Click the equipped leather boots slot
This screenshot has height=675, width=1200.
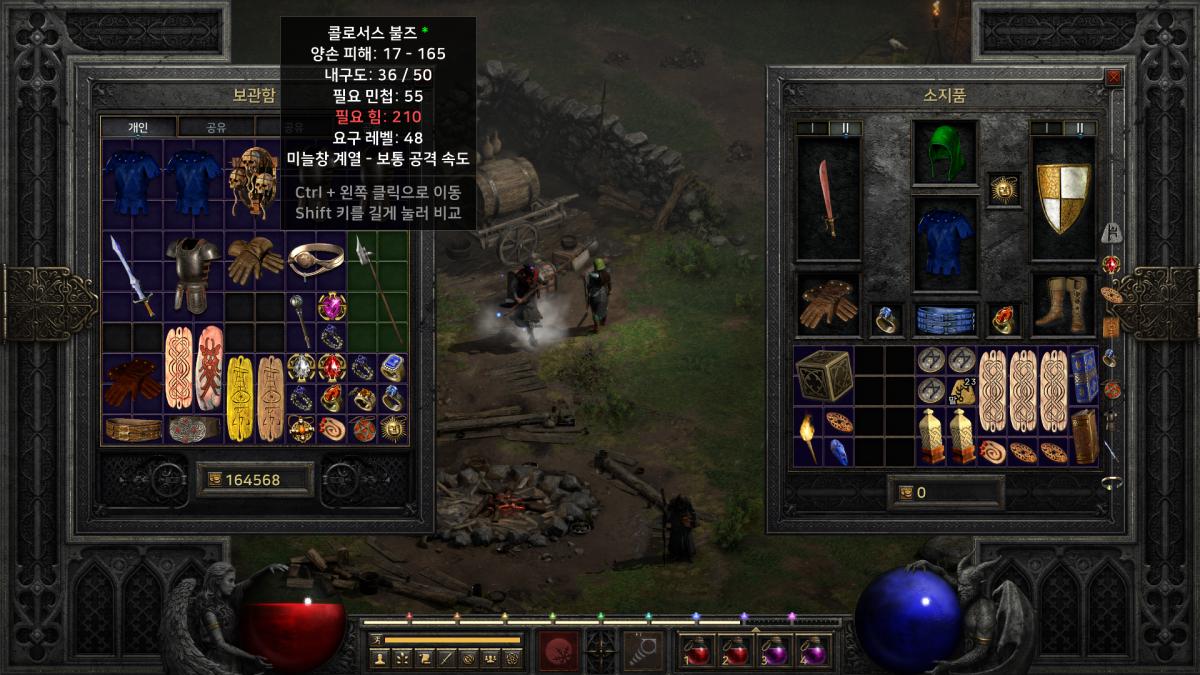tap(1063, 303)
